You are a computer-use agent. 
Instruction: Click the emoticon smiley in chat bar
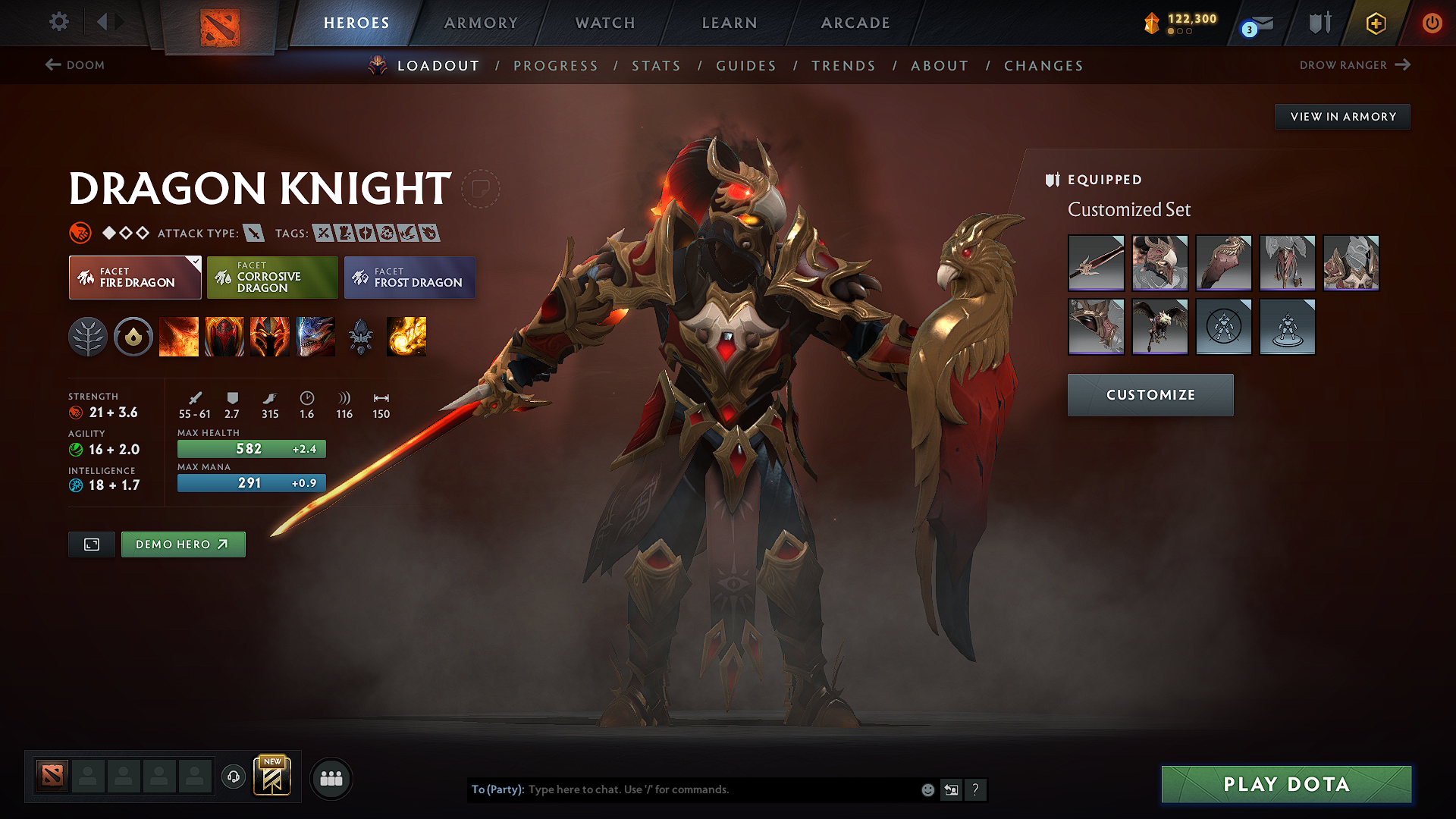(x=927, y=789)
